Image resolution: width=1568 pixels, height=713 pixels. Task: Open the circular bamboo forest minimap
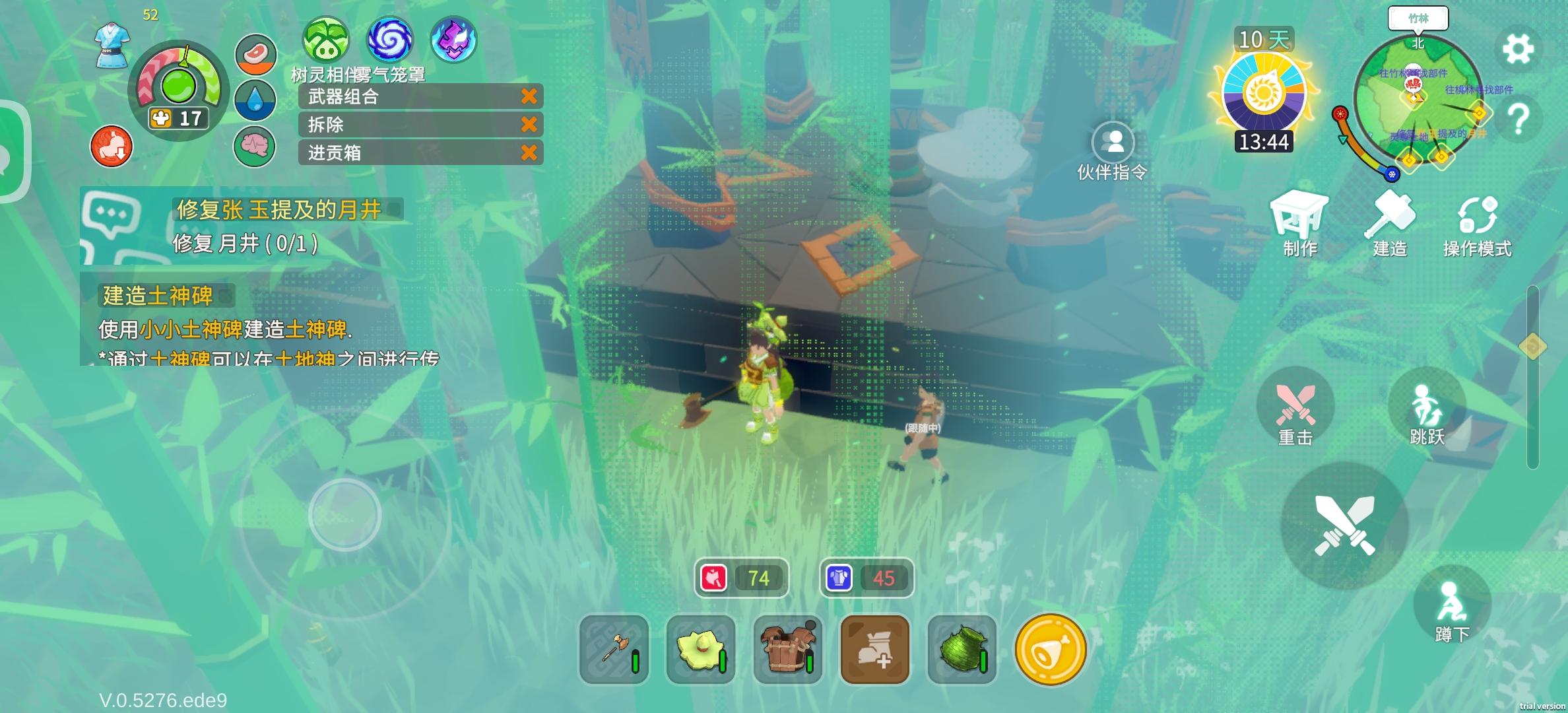(x=1417, y=99)
